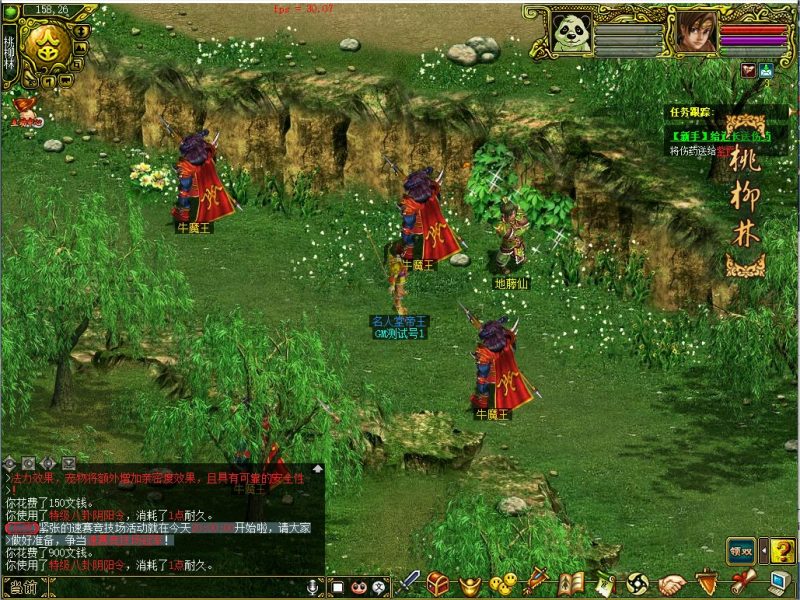Click the blue mail envelope icon
The width and height of the screenshot is (800, 600).
(x=766, y=70)
